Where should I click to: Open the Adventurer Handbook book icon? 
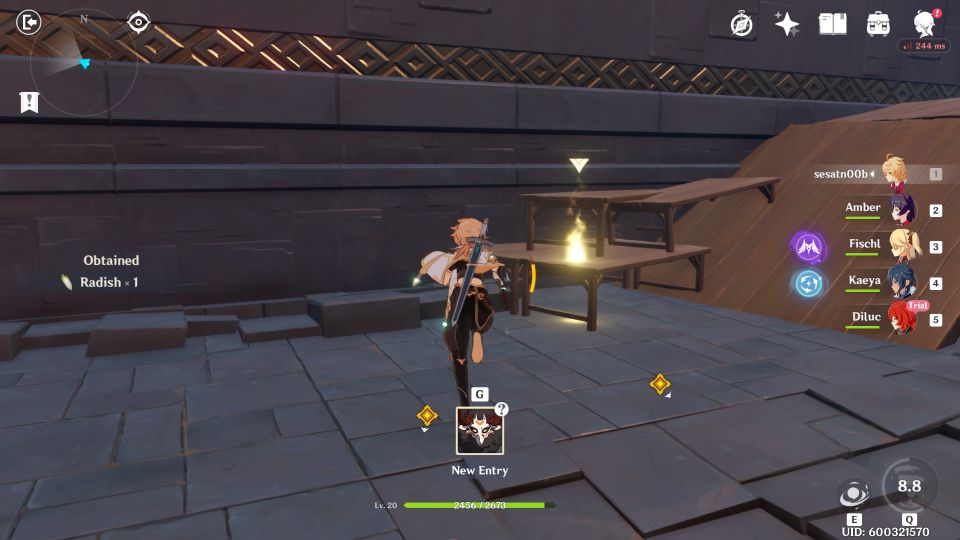[x=833, y=24]
